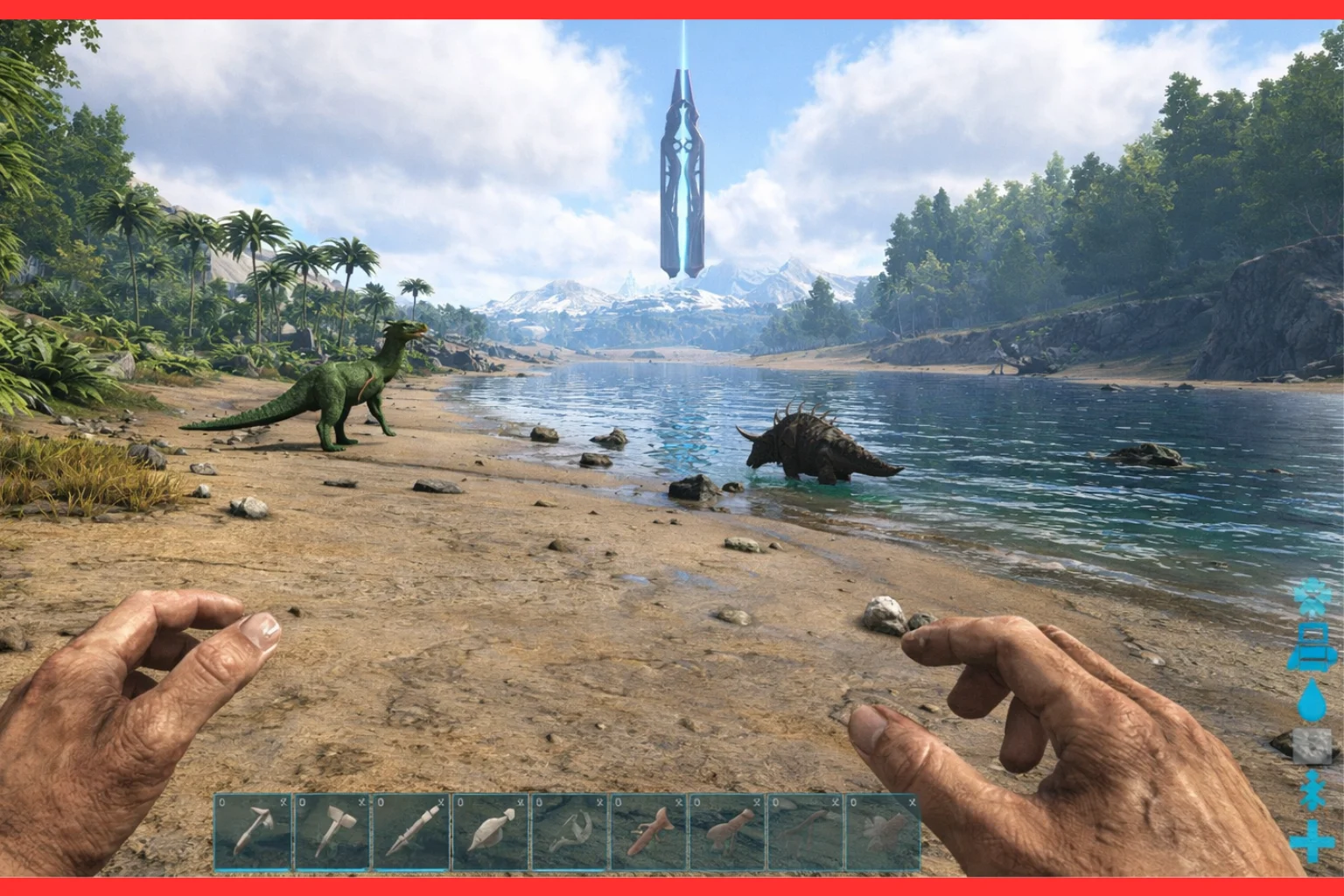Choose the spear in the hotbar

tap(411, 832)
